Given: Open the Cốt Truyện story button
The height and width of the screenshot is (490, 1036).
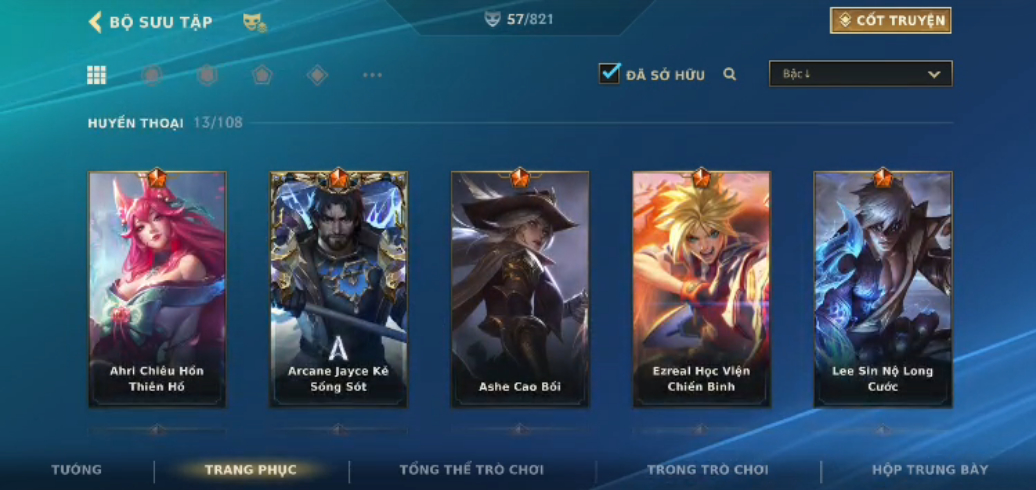Looking at the screenshot, I should (x=890, y=20).
